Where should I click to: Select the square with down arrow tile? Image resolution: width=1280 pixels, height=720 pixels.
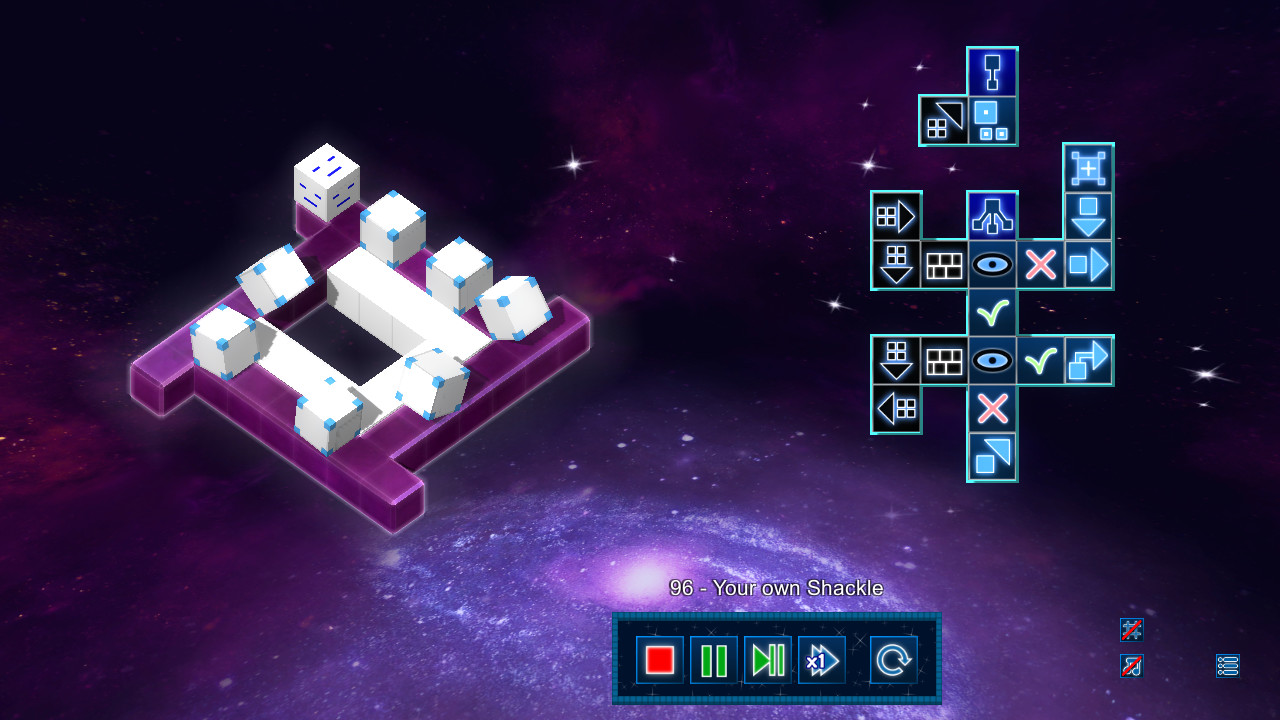pyautogui.click(x=1088, y=216)
